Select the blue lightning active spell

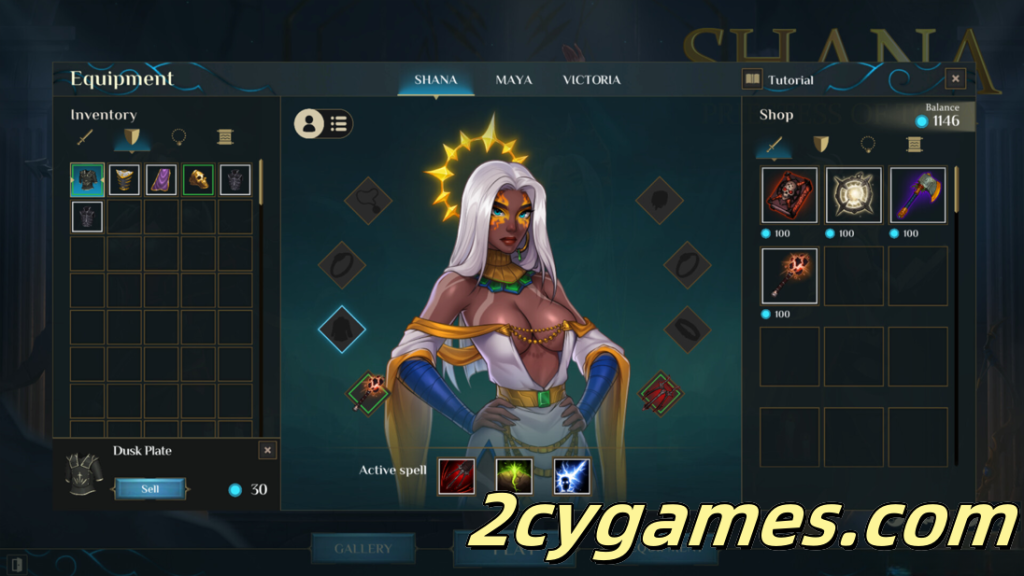click(x=571, y=476)
